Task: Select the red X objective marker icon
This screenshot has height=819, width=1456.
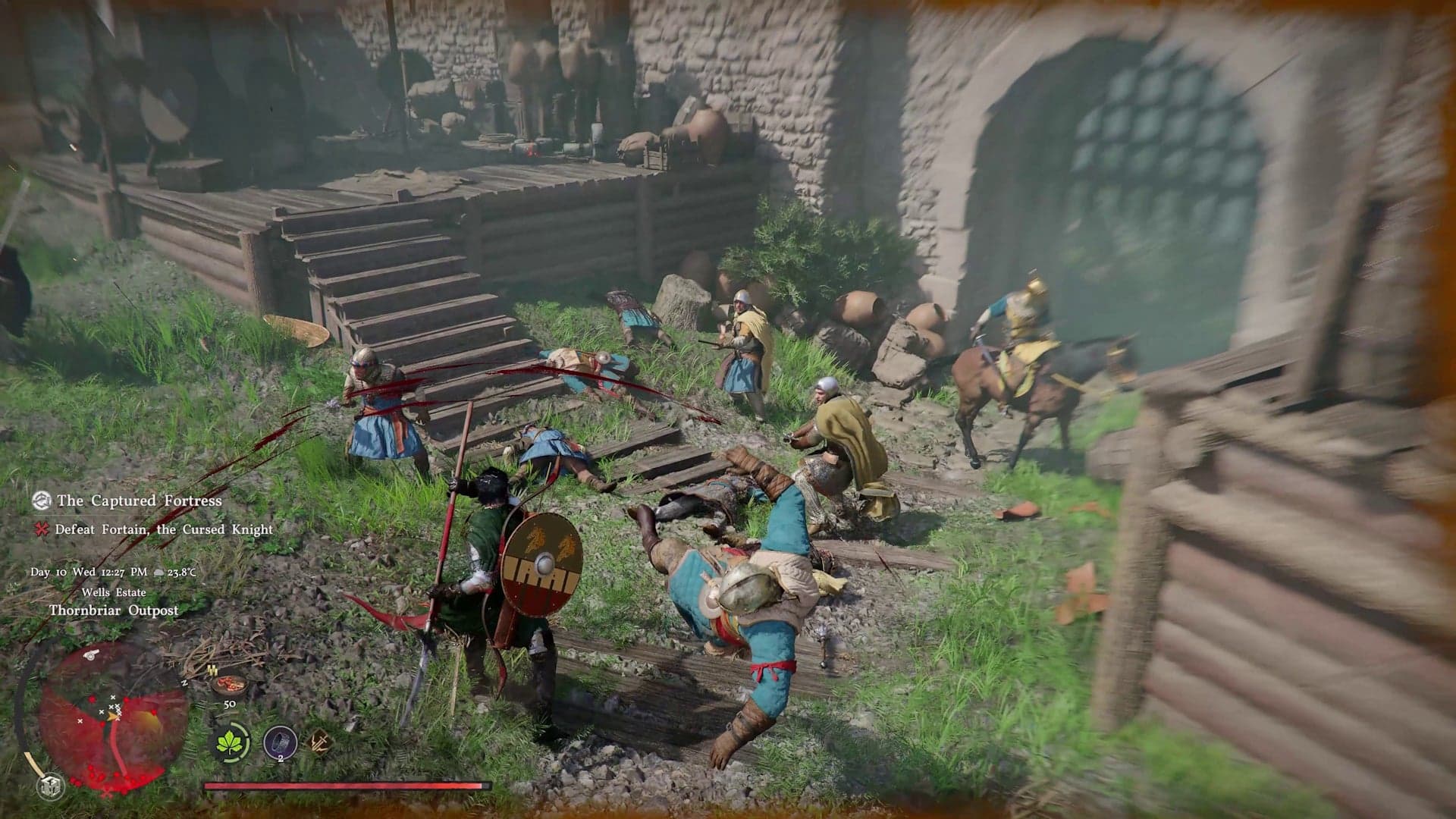Action: [x=40, y=529]
